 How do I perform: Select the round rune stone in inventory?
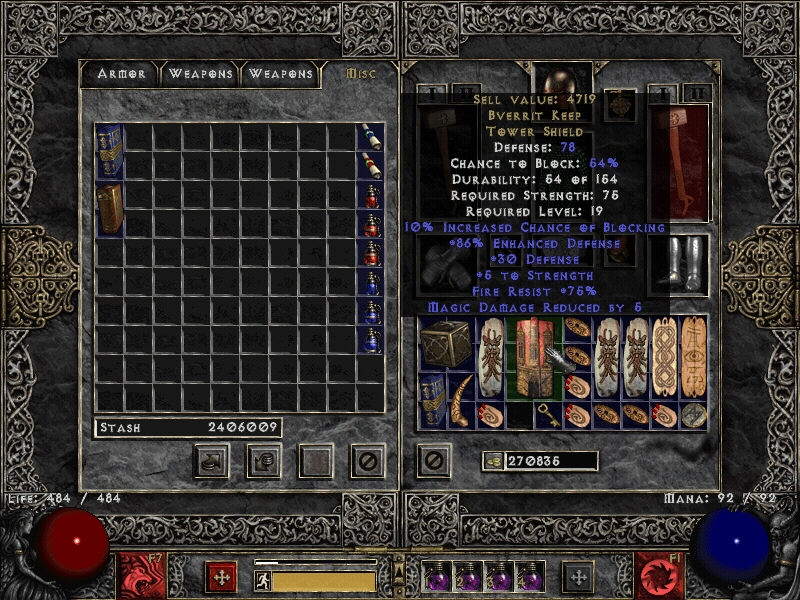pos(693,416)
